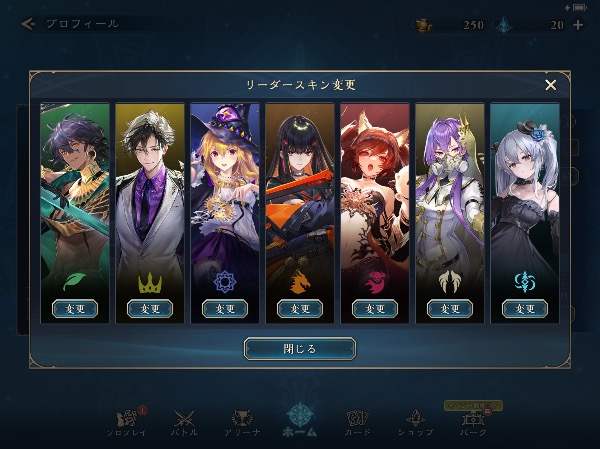Screen dimensions: 600x449
Task: Change to the silver-haired leader skin
Action: pos(525,309)
